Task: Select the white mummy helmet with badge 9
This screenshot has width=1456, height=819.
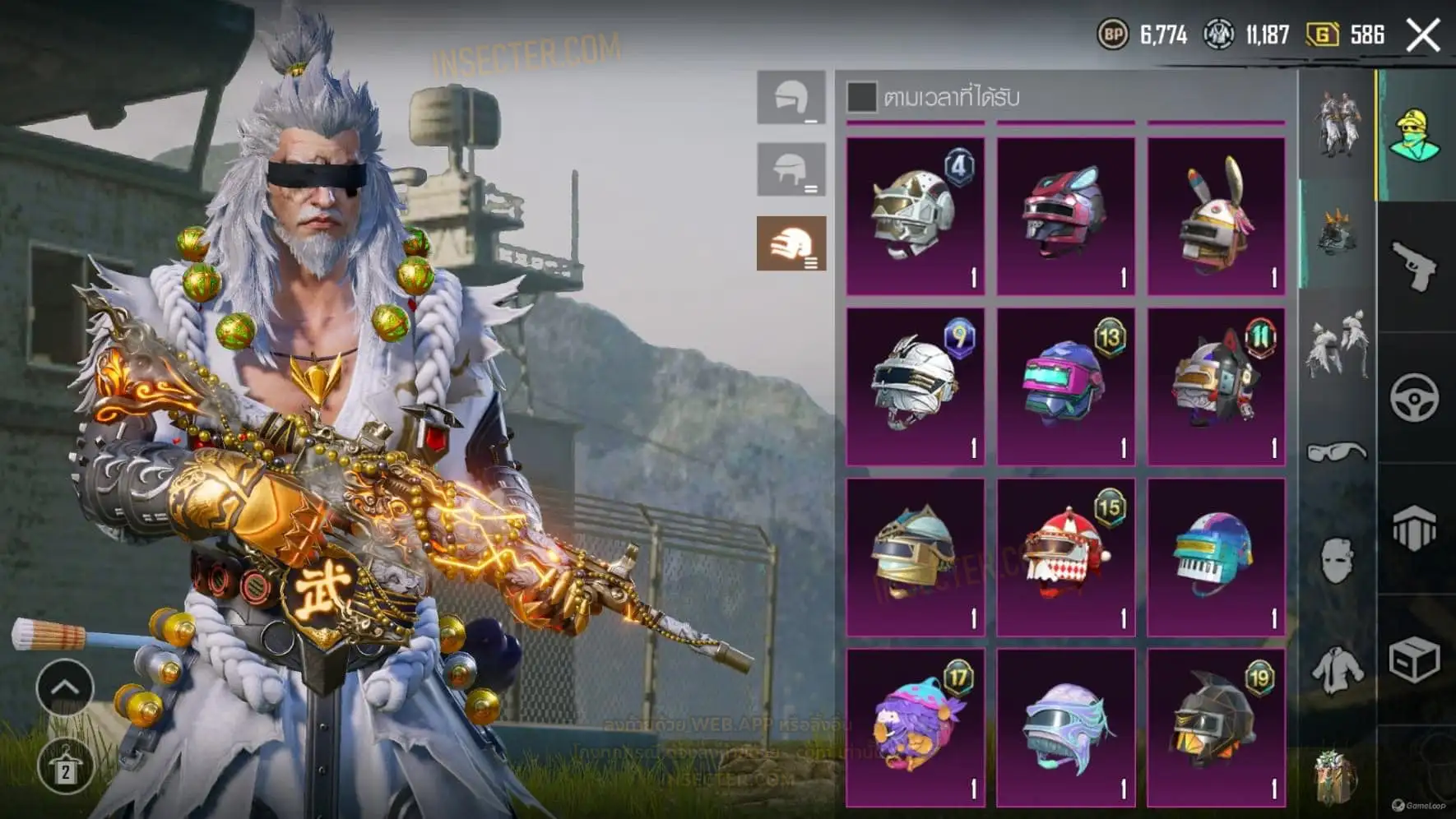Action: click(915, 386)
